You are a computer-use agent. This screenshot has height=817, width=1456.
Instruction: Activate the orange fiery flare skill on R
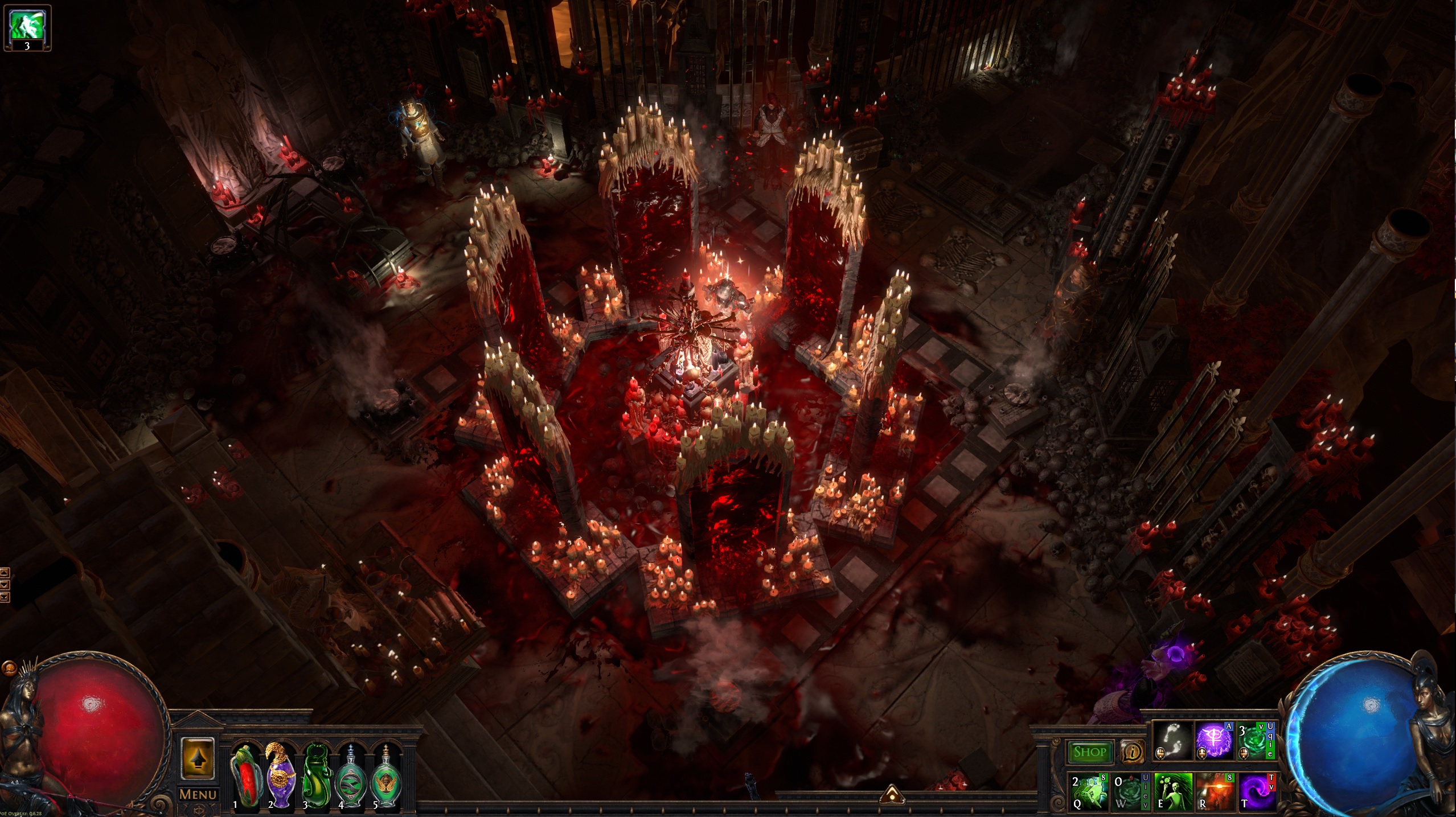coord(1214,790)
